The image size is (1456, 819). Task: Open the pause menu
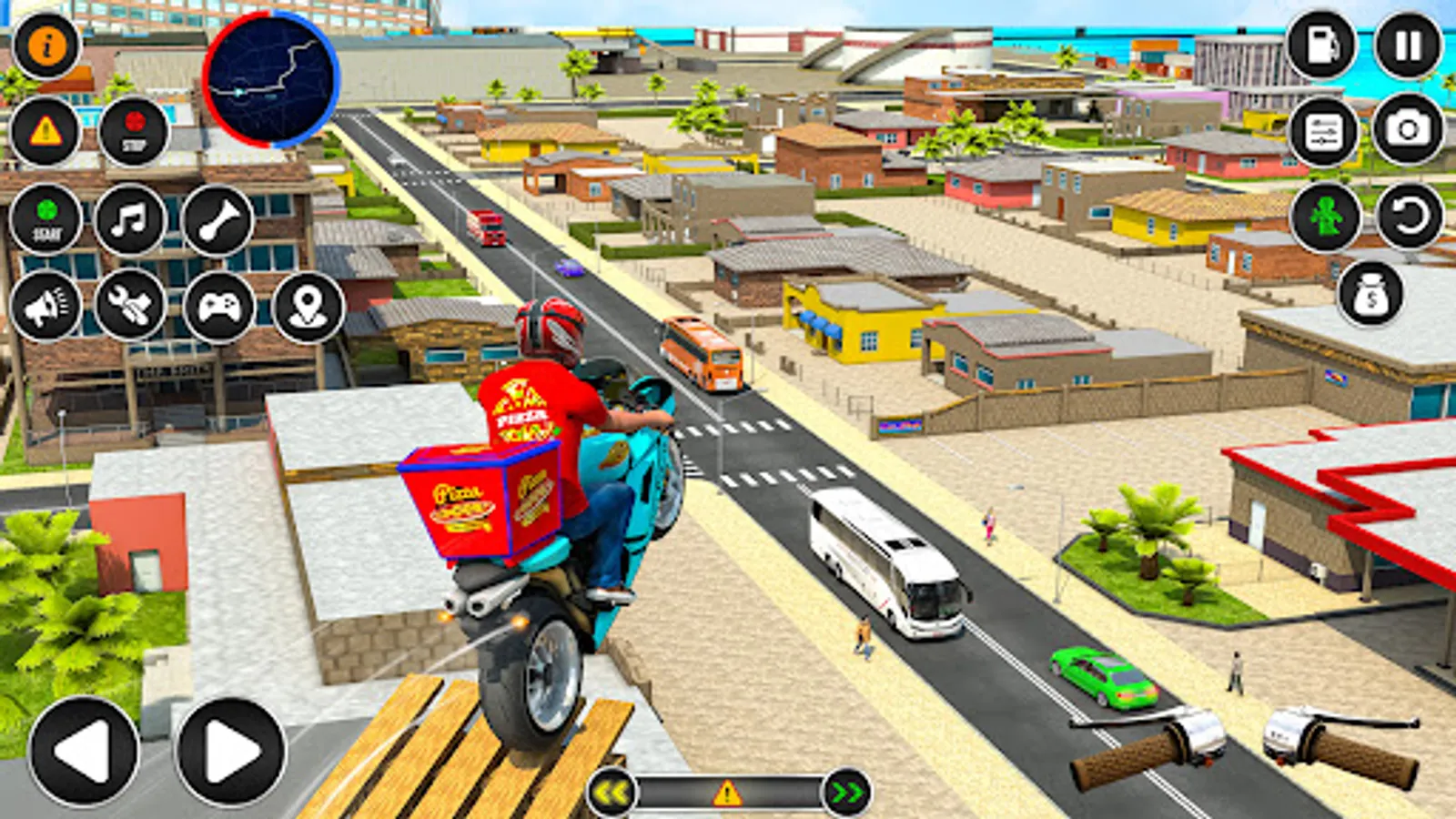coord(1406,44)
